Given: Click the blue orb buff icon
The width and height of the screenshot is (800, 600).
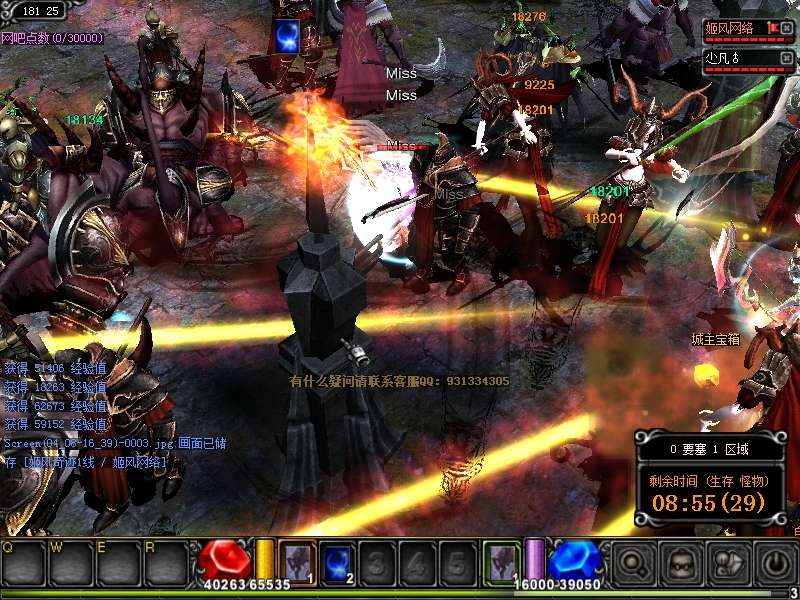Looking at the screenshot, I should click(287, 36).
